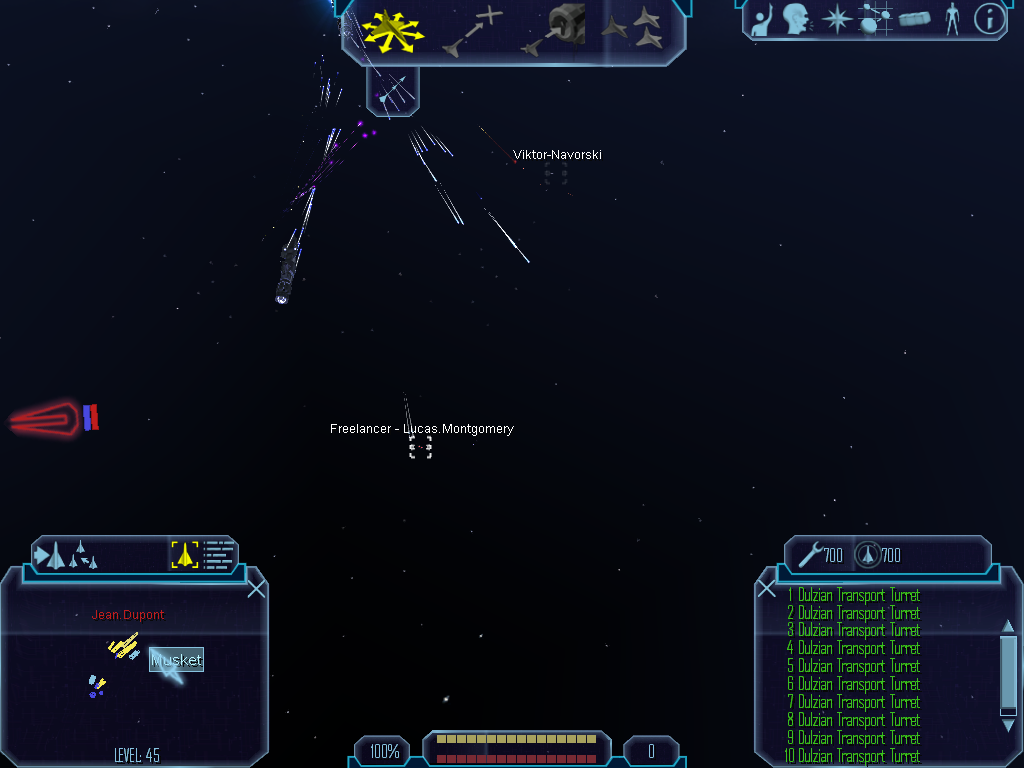Close the weapons list panel
Screen dimensions: 1024x768
pos(767,589)
